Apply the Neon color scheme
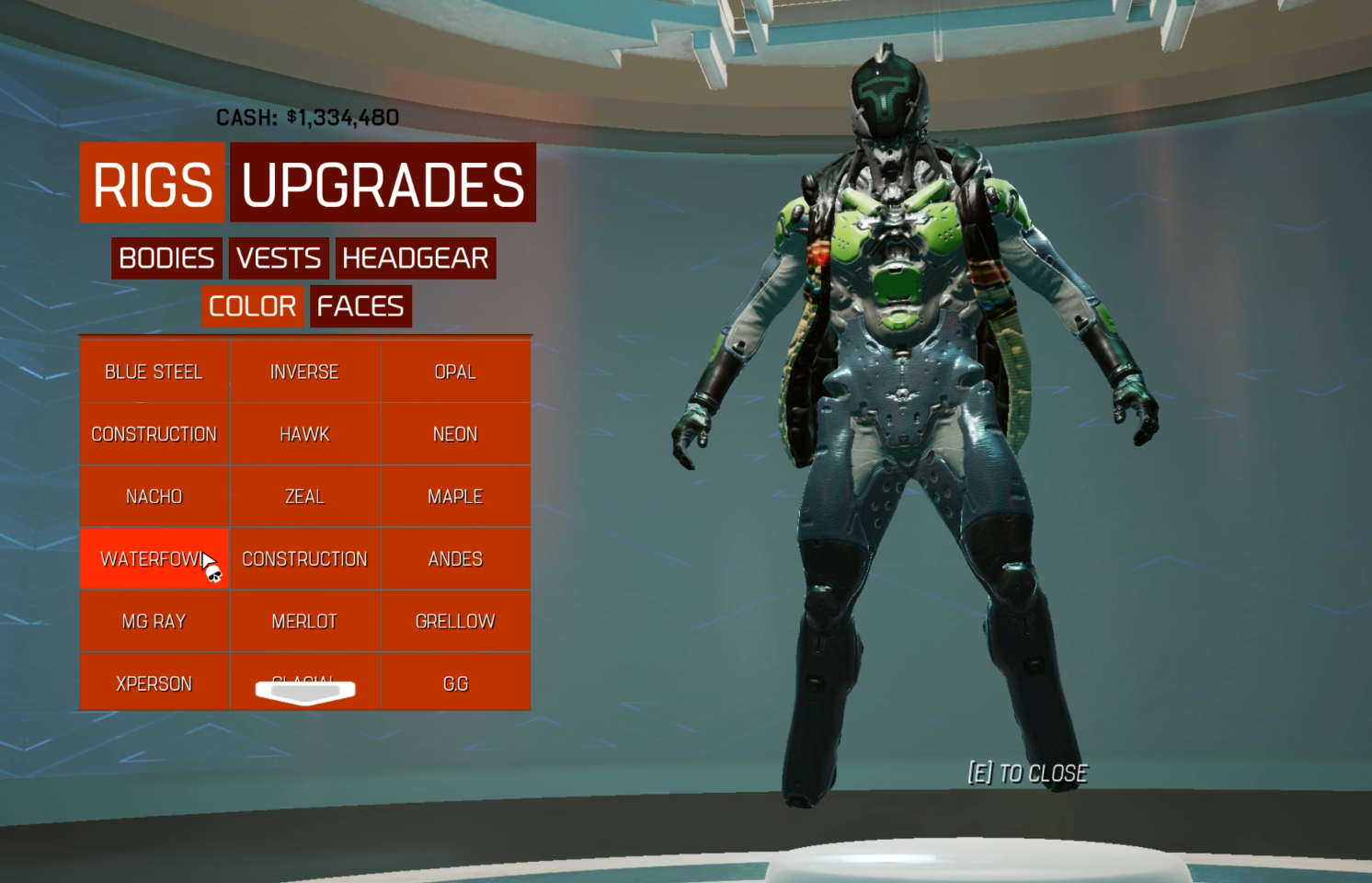This screenshot has height=883, width=1372. pyautogui.click(x=455, y=434)
